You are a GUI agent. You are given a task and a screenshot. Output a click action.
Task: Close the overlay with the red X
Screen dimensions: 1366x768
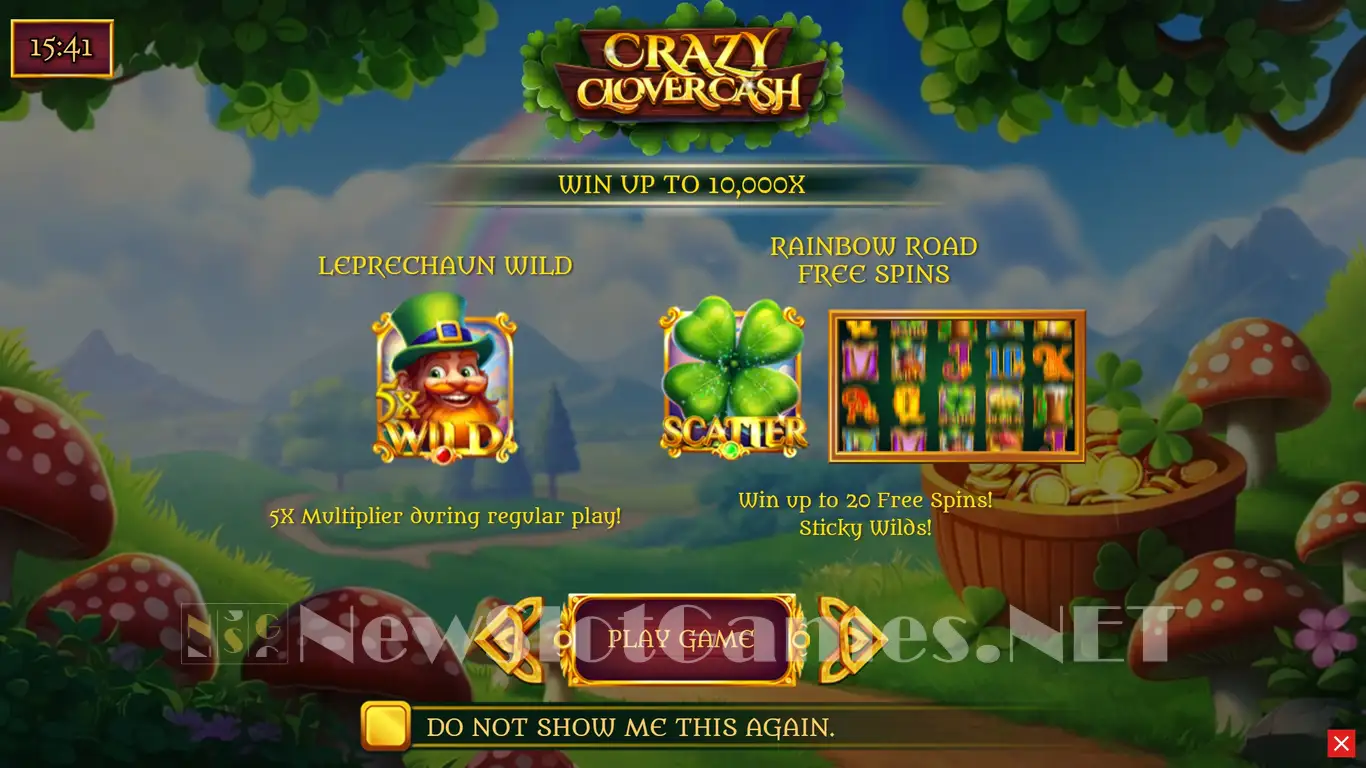[x=1340, y=743]
